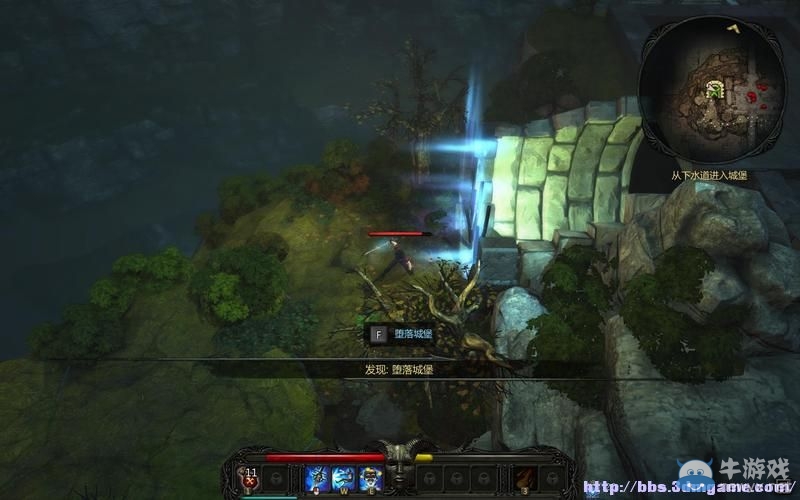Activate the left-mouse blue attack skill

pyautogui.click(x=318, y=477)
